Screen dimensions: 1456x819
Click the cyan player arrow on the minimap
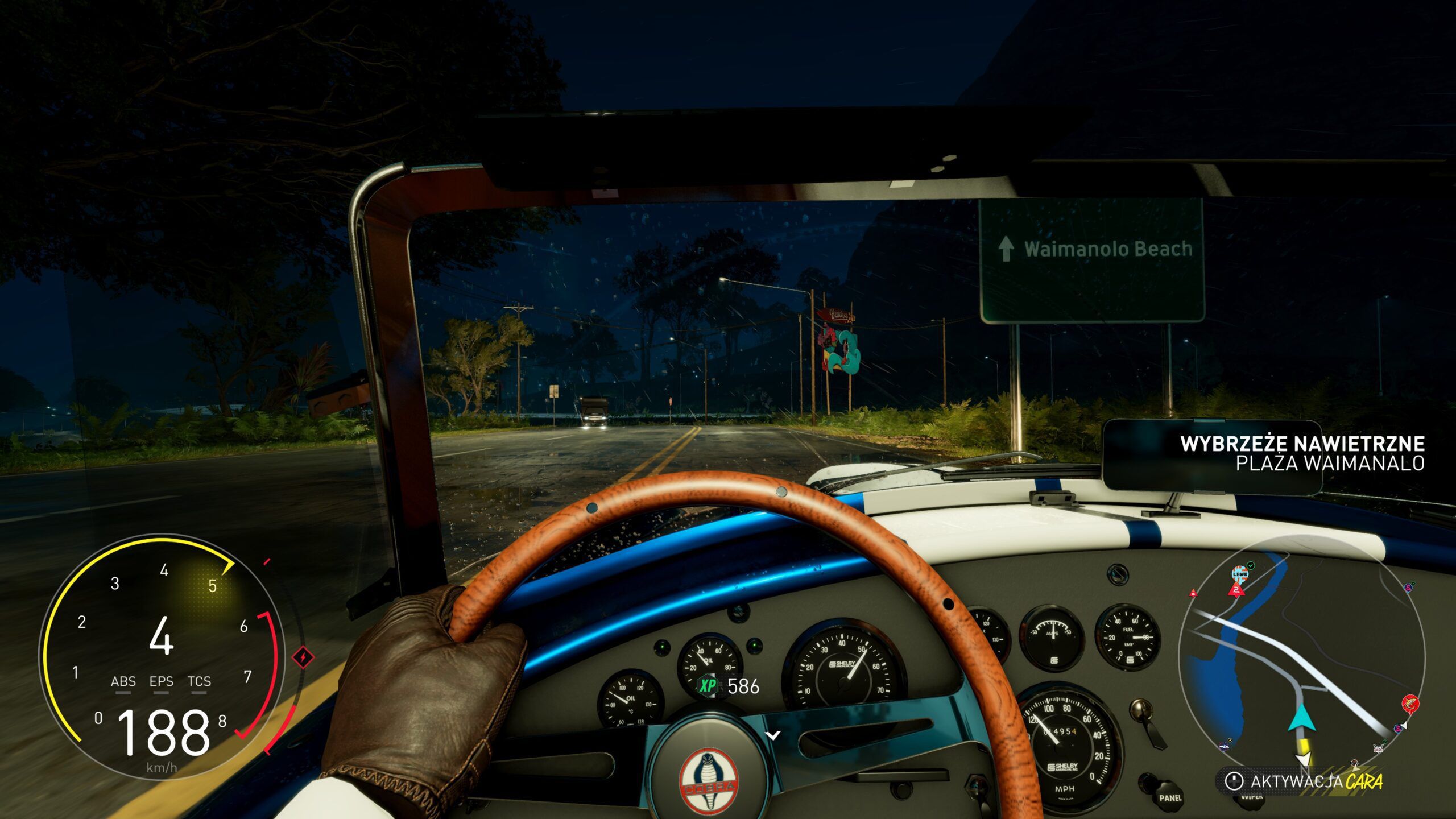click(1302, 718)
